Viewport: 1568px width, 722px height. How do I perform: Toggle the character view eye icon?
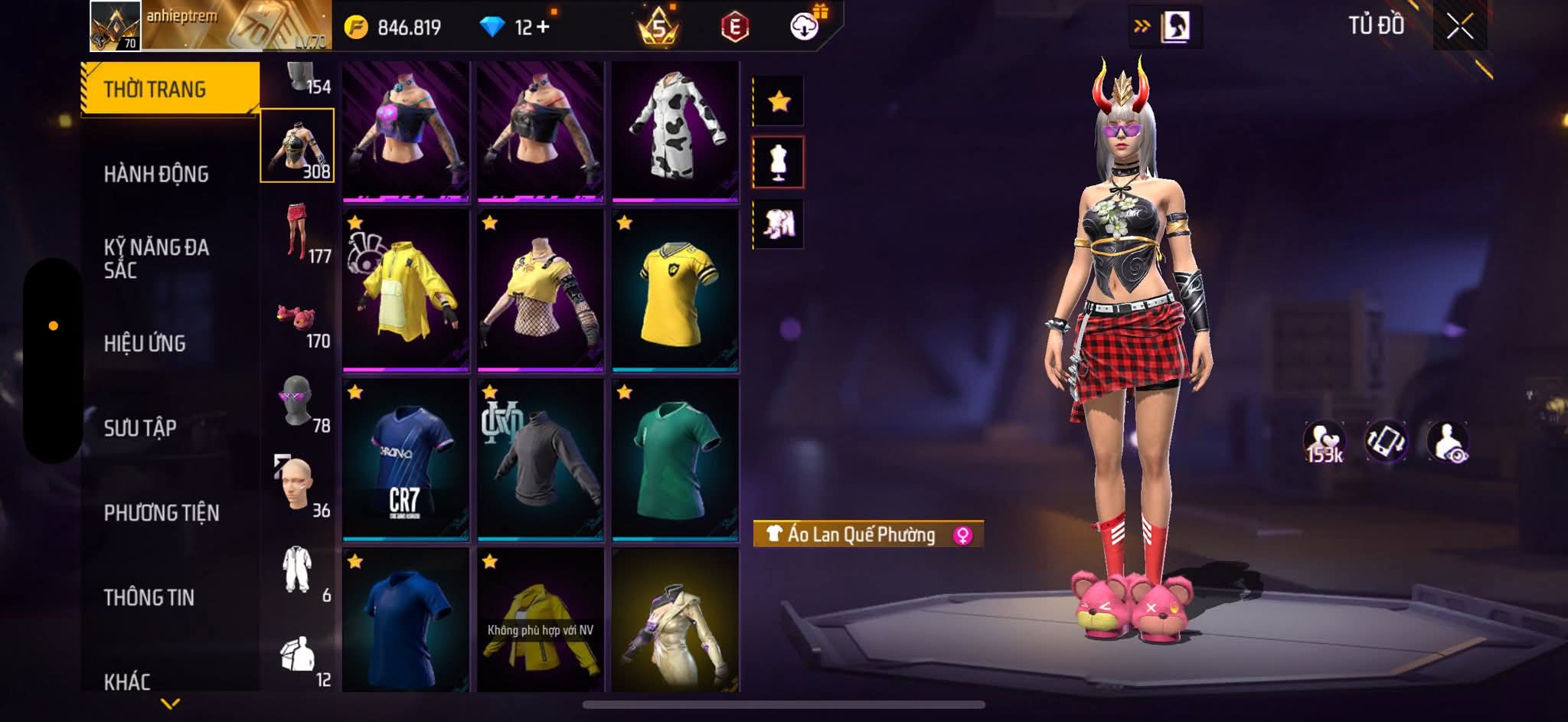click(1447, 443)
